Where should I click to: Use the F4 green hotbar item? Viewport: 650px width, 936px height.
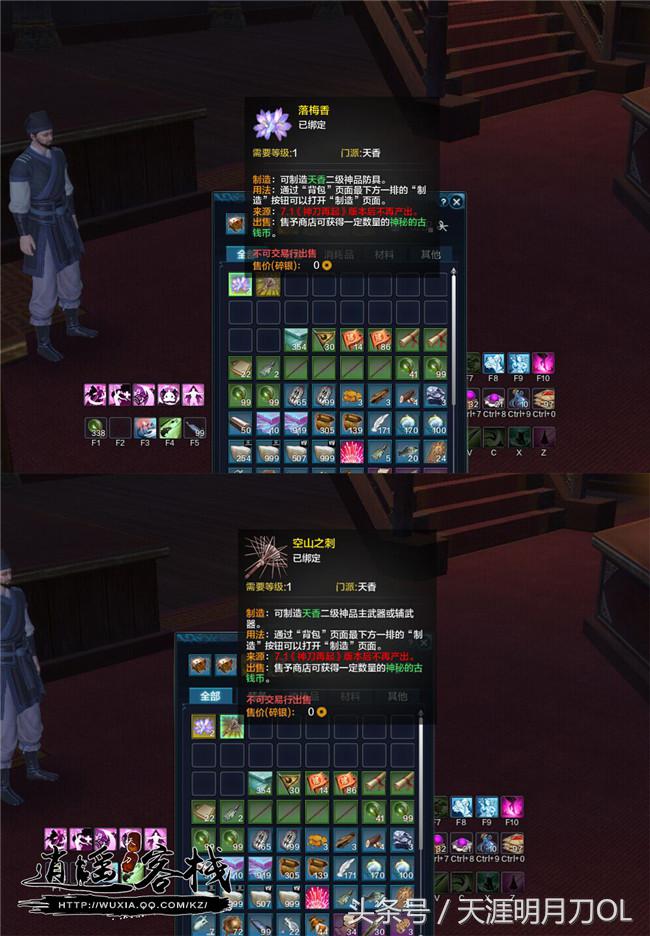[170, 426]
